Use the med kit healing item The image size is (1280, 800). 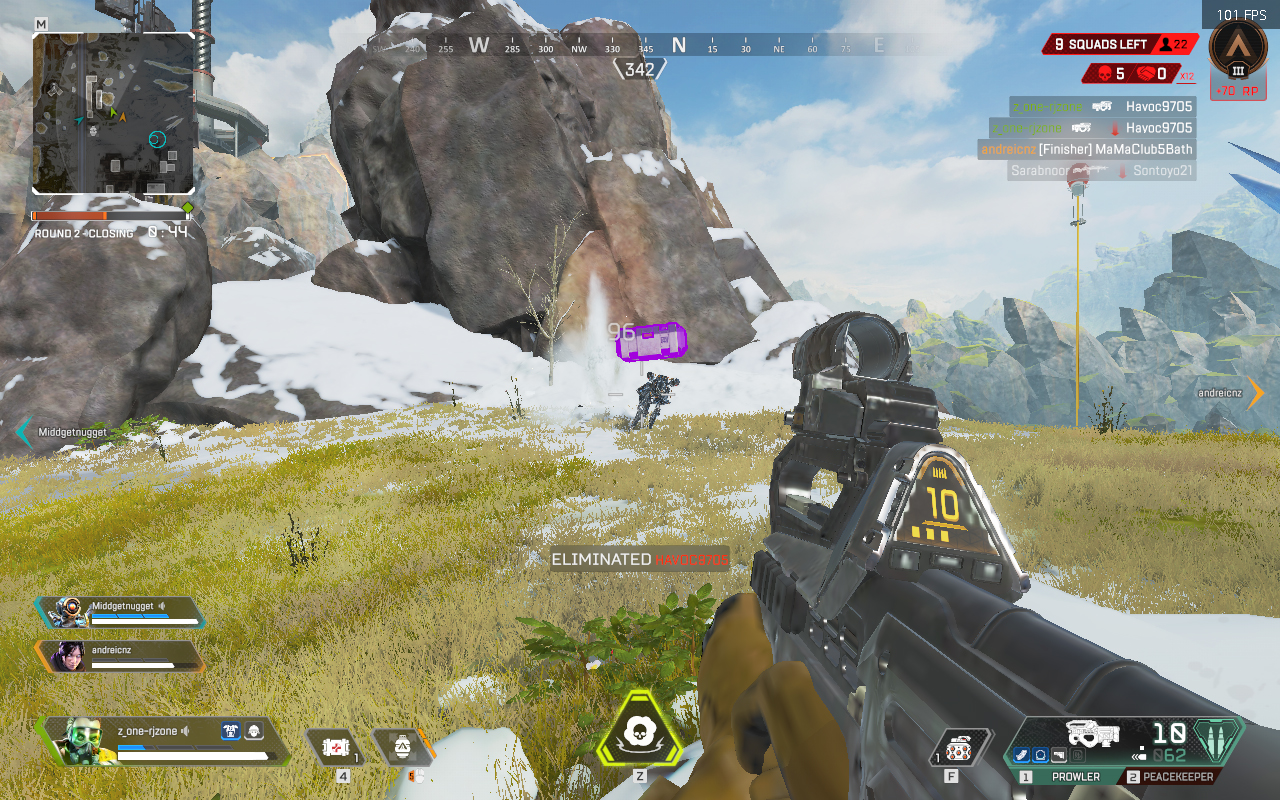tap(335, 746)
